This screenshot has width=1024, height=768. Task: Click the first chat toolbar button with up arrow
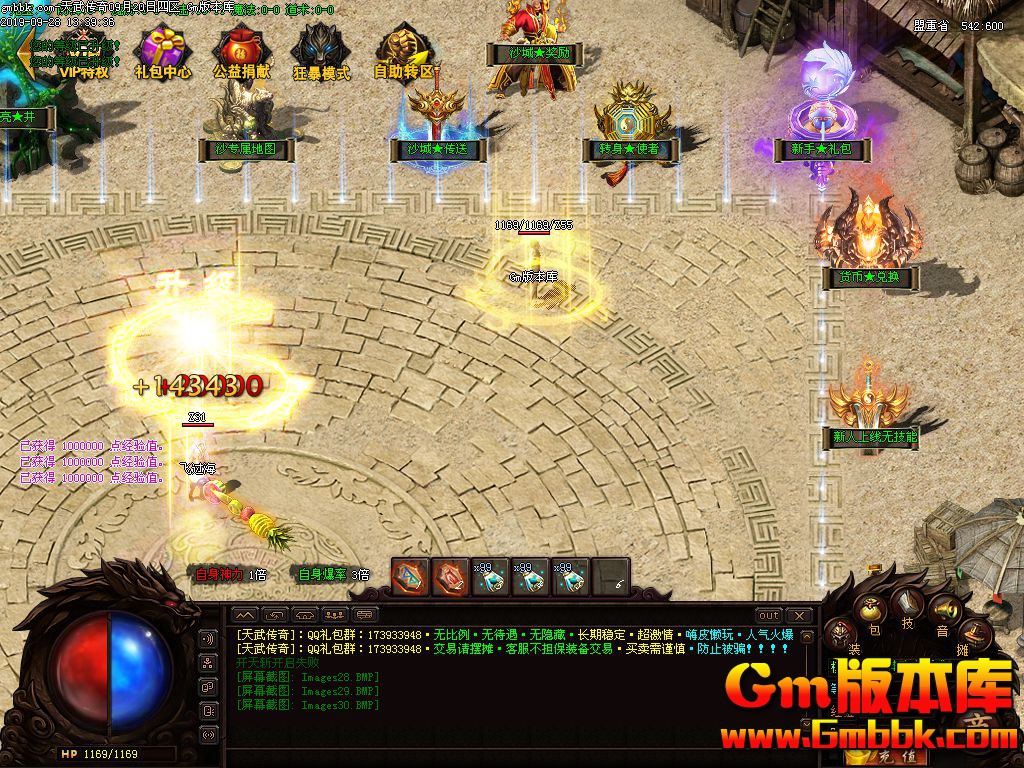(x=246, y=614)
